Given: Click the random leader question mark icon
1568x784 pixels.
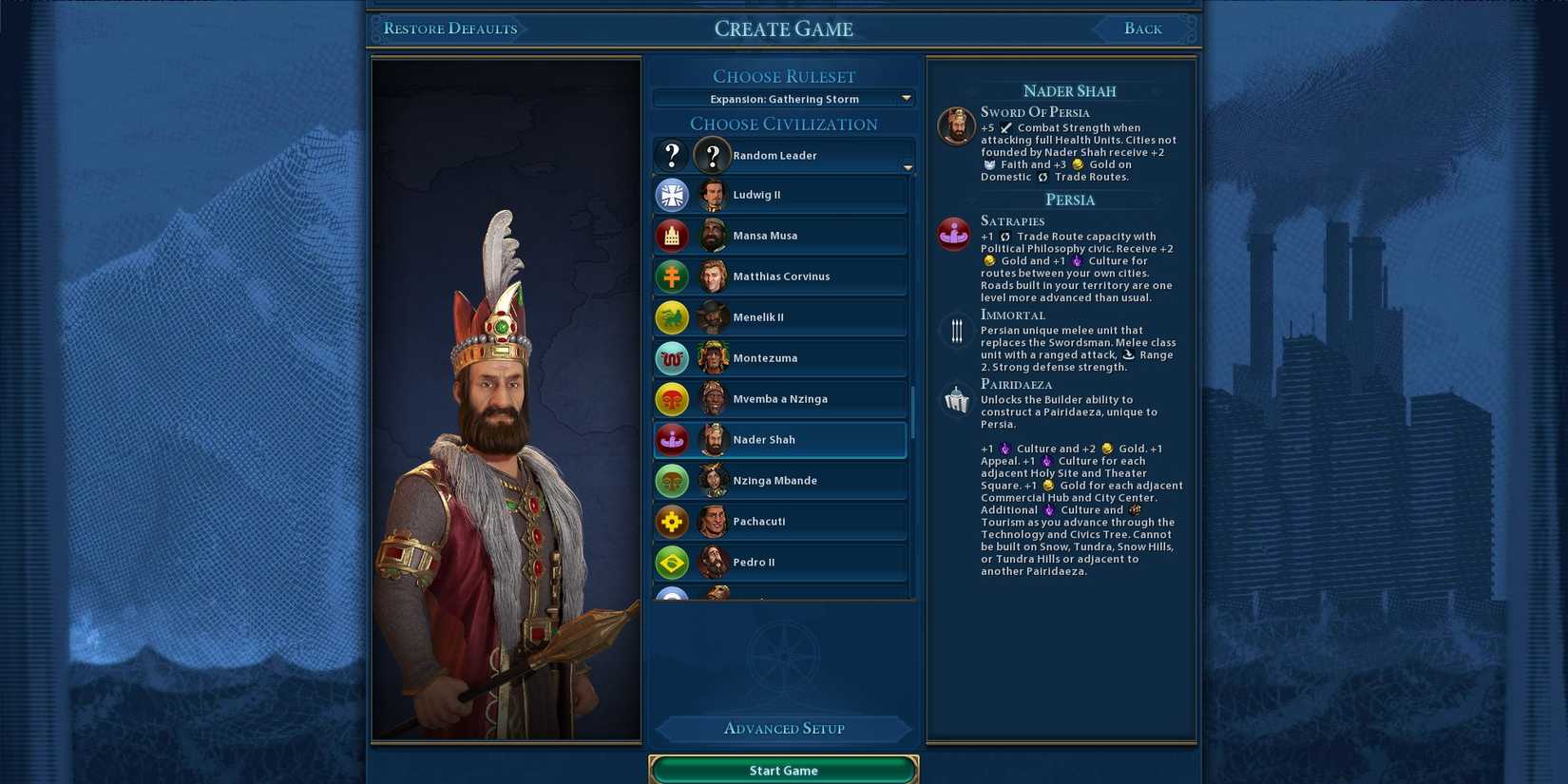Looking at the screenshot, I should tap(673, 154).
